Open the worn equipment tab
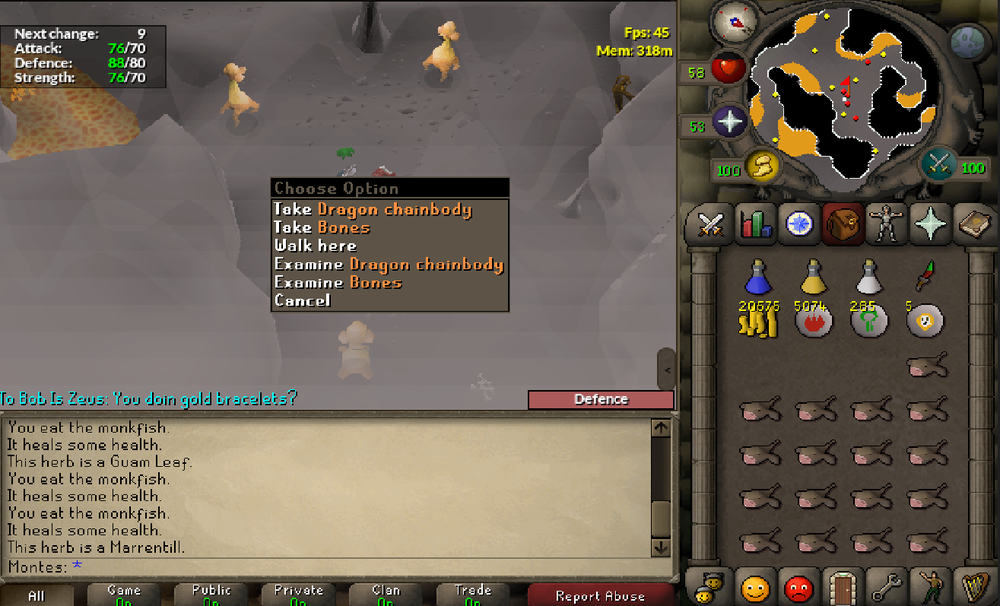The width and height of the screenshot is (1000, 606). (886, 225)
